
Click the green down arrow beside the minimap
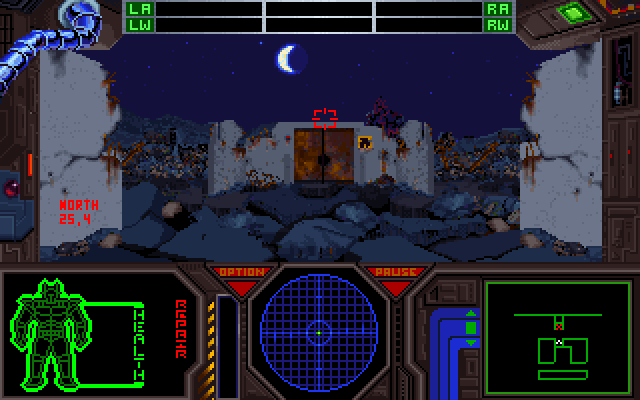(x=471, y=341)
